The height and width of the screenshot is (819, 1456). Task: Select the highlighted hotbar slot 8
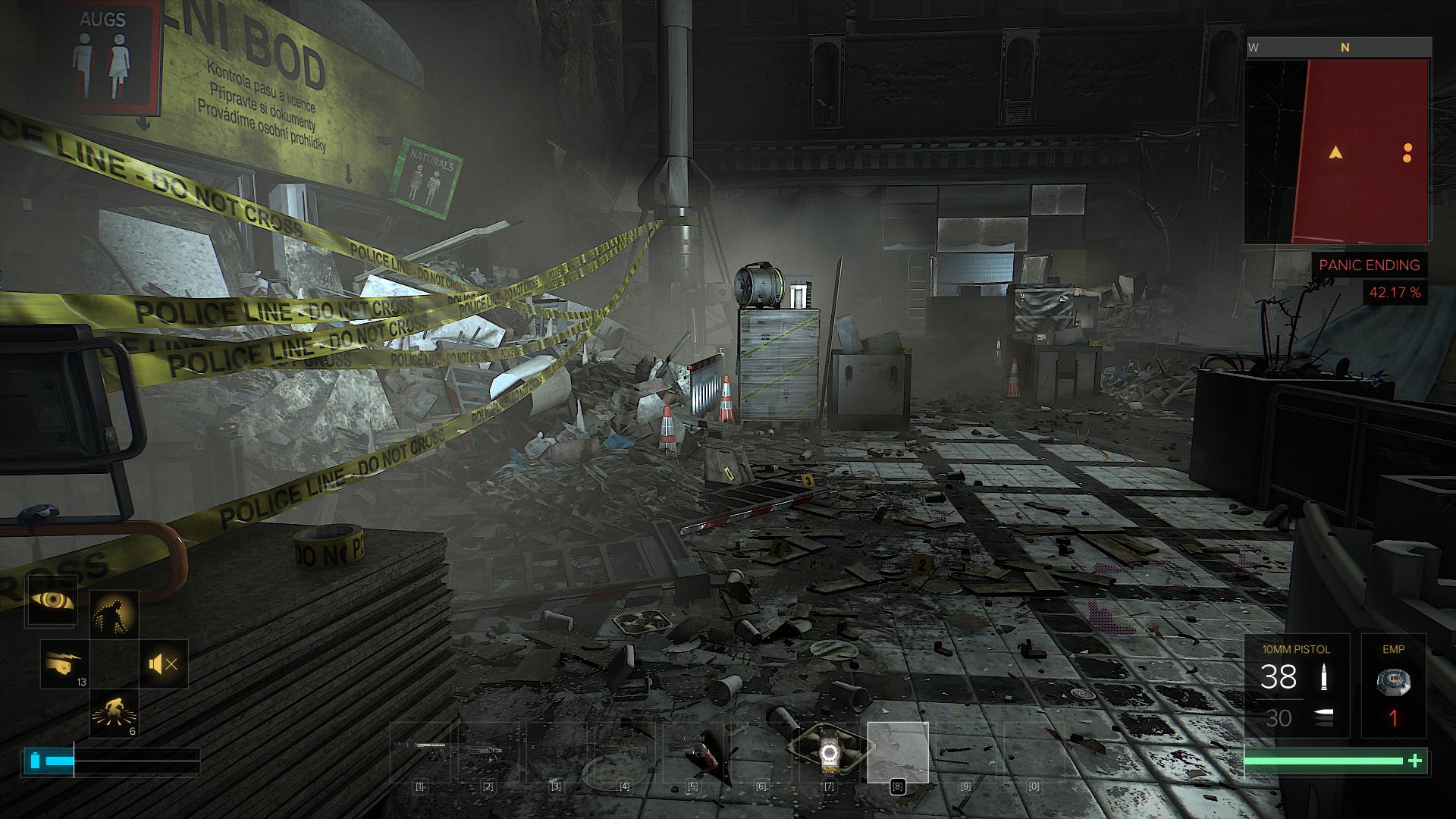pyautogui.click(x=898, y=752)
